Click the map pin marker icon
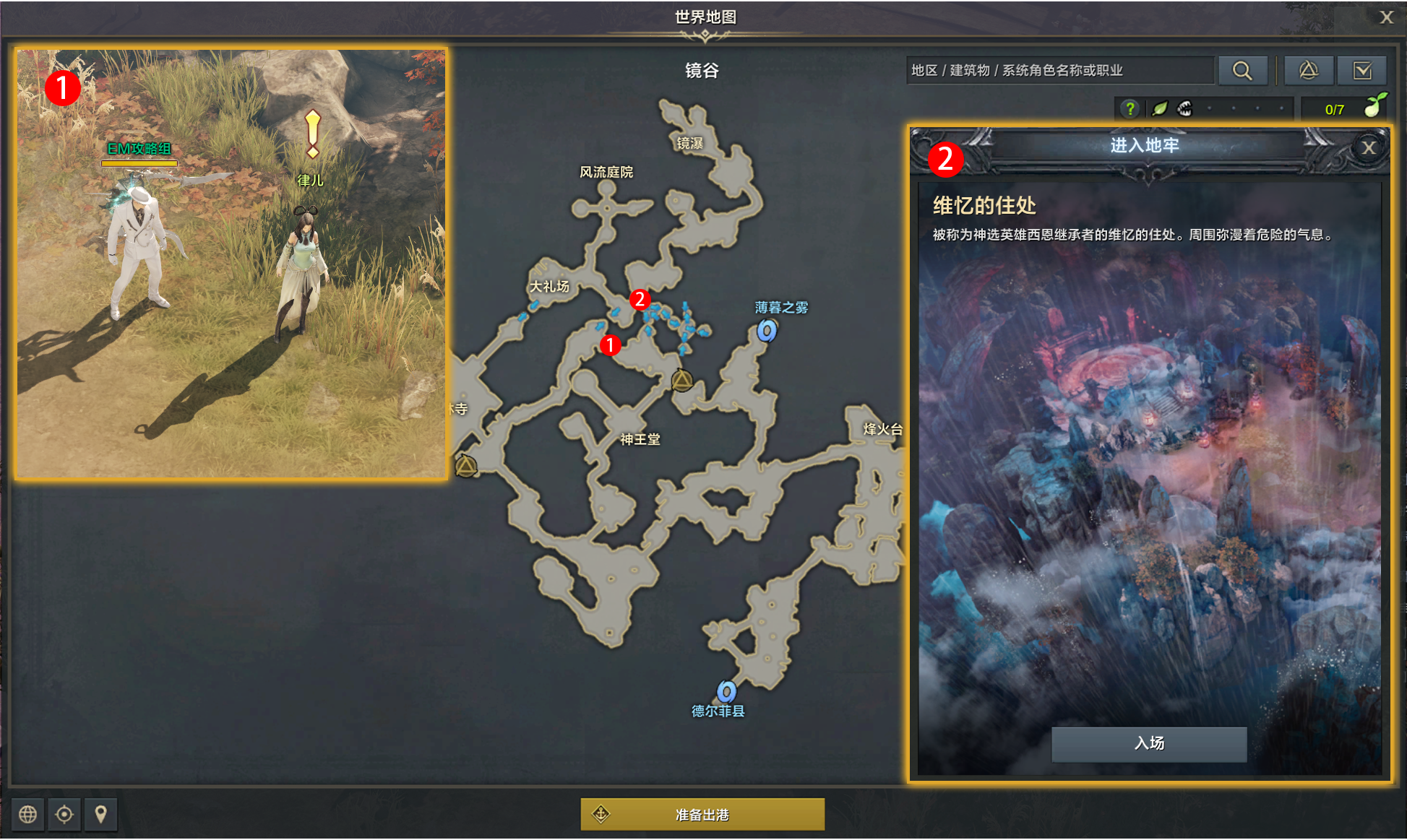 (100, 815)
